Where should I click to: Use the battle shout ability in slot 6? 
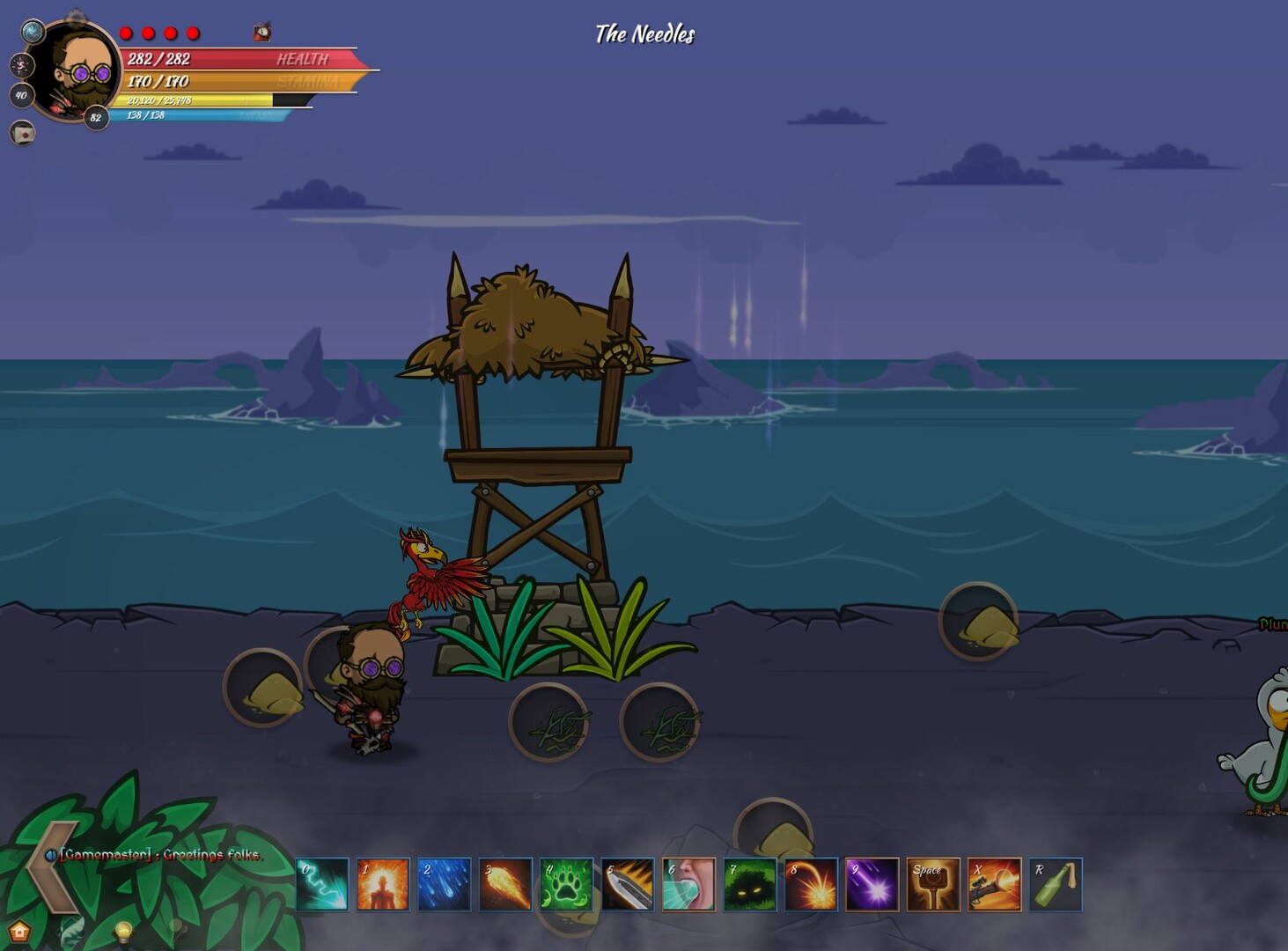pos(688,885)
